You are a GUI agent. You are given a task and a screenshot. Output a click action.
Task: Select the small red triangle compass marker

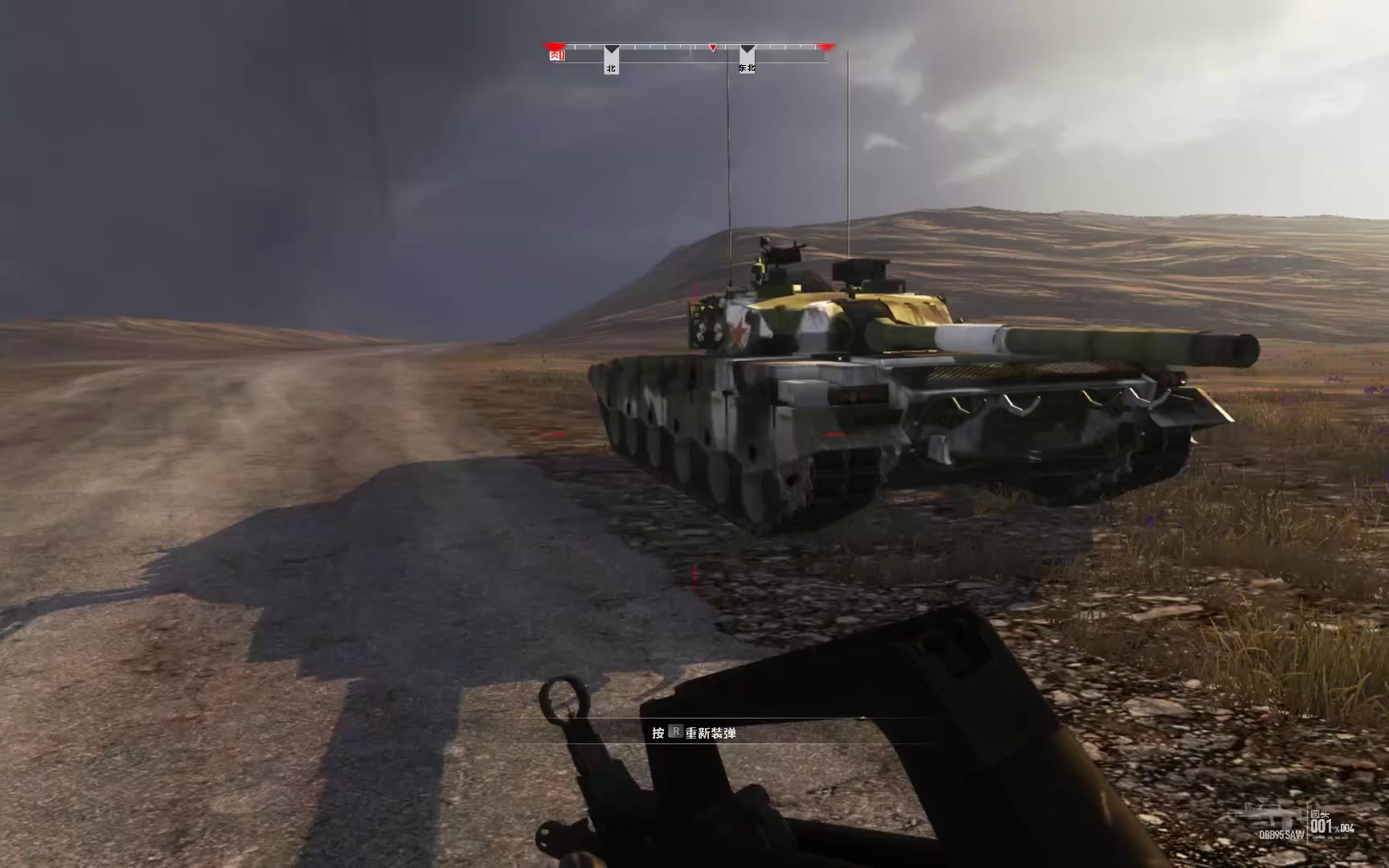pyautogui.click(x=713, y=48)
